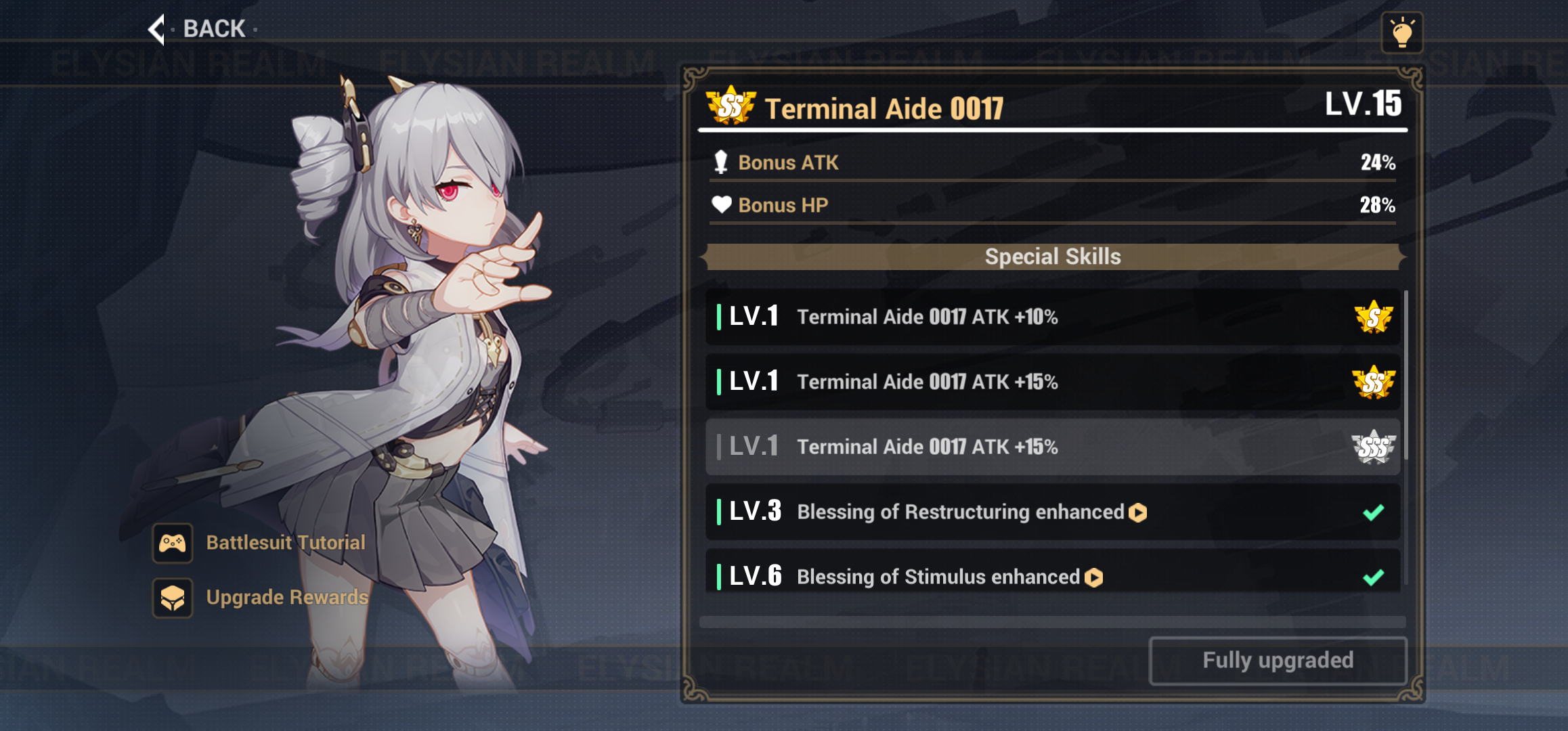
Task: Click the SS rank star badge
Action: click(x=1373, y=381)
